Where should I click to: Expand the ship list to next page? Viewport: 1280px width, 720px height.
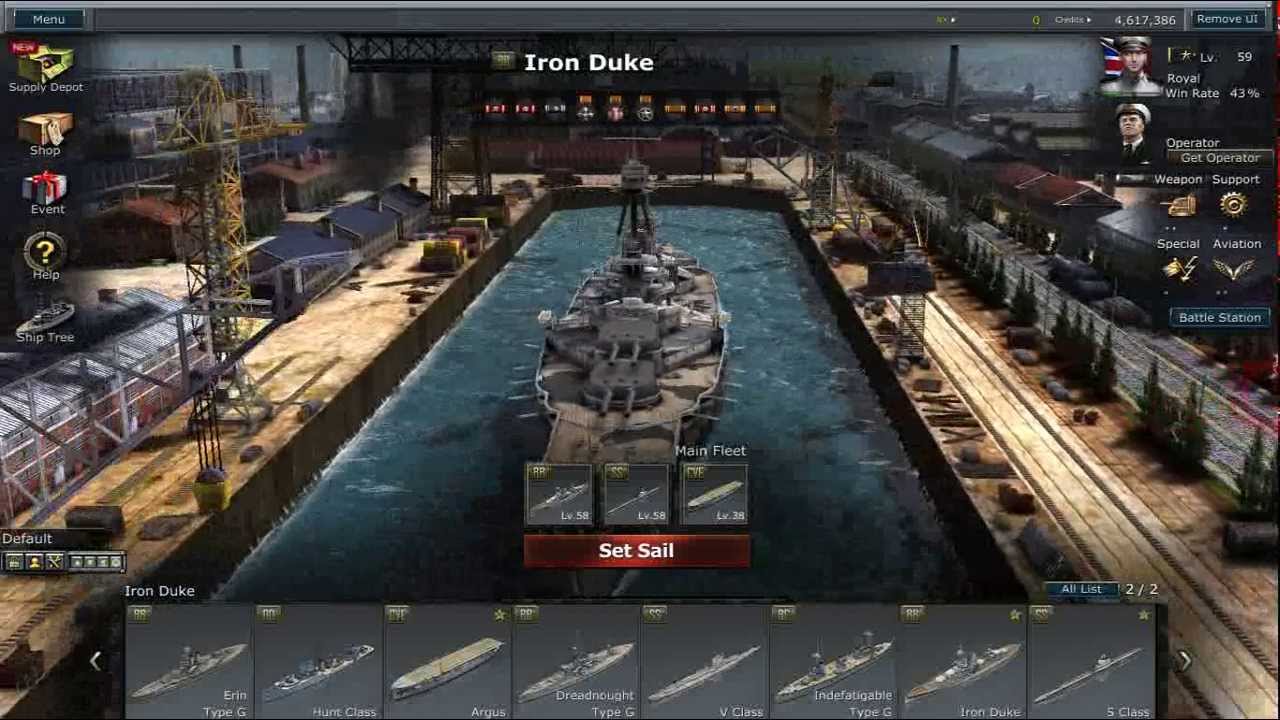point(1185,660)
